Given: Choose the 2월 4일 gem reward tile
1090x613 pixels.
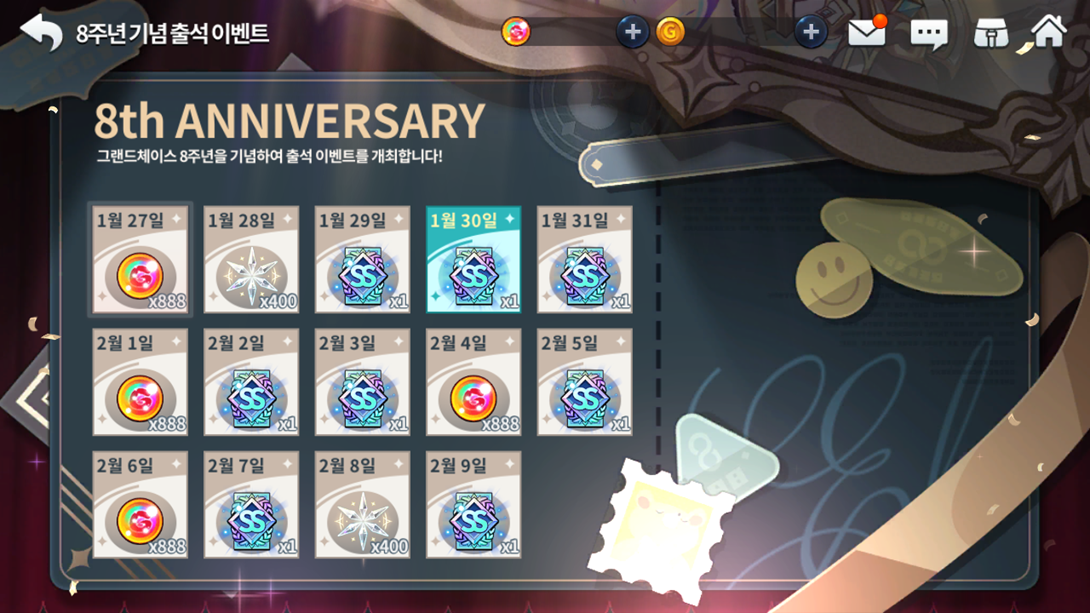Looking at the screenshot, I should pos(473,382).
